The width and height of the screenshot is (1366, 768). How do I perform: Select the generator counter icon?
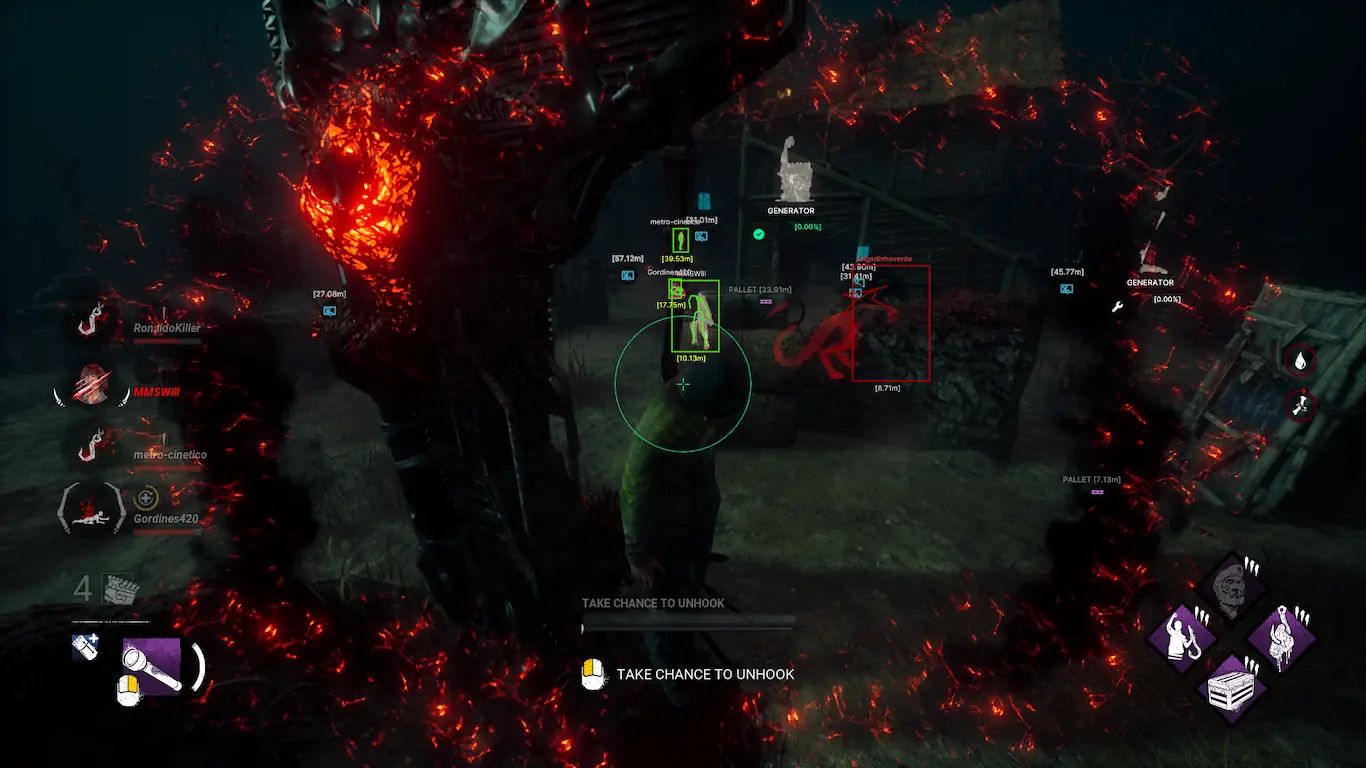(118, 588)
